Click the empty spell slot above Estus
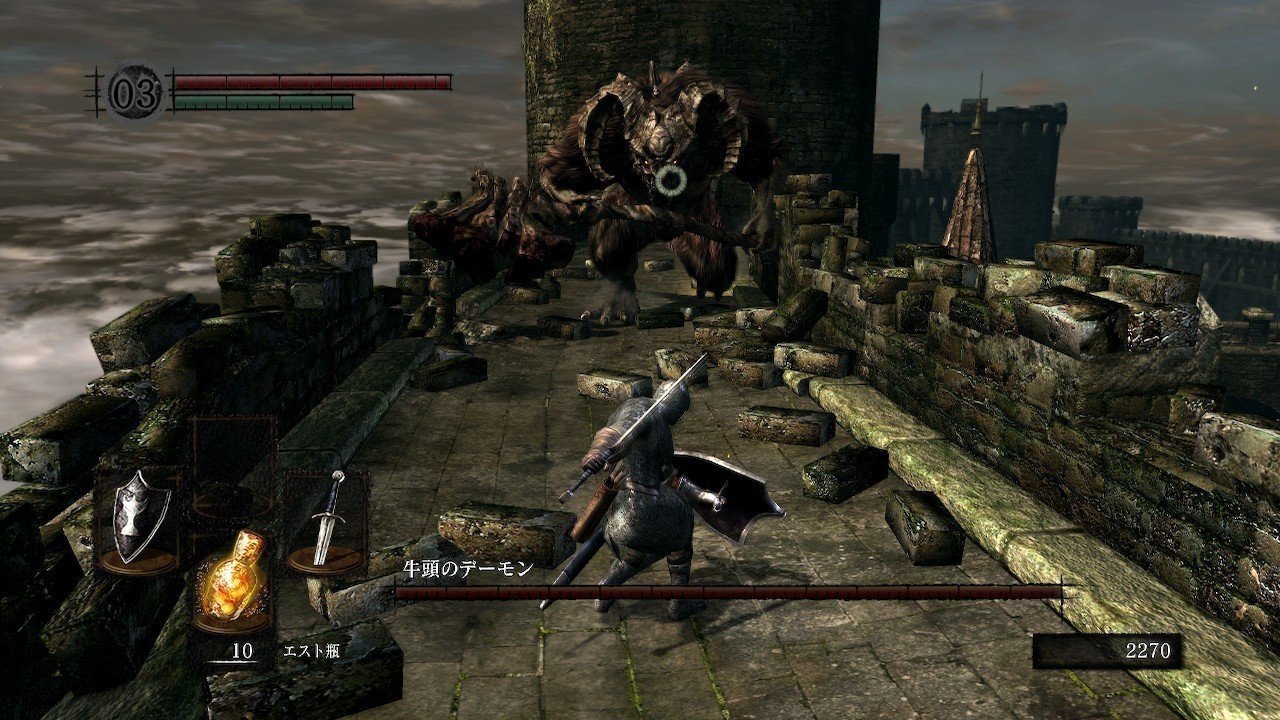The height and width of the screenshot is (720, 1280). (x=232, y=465)
